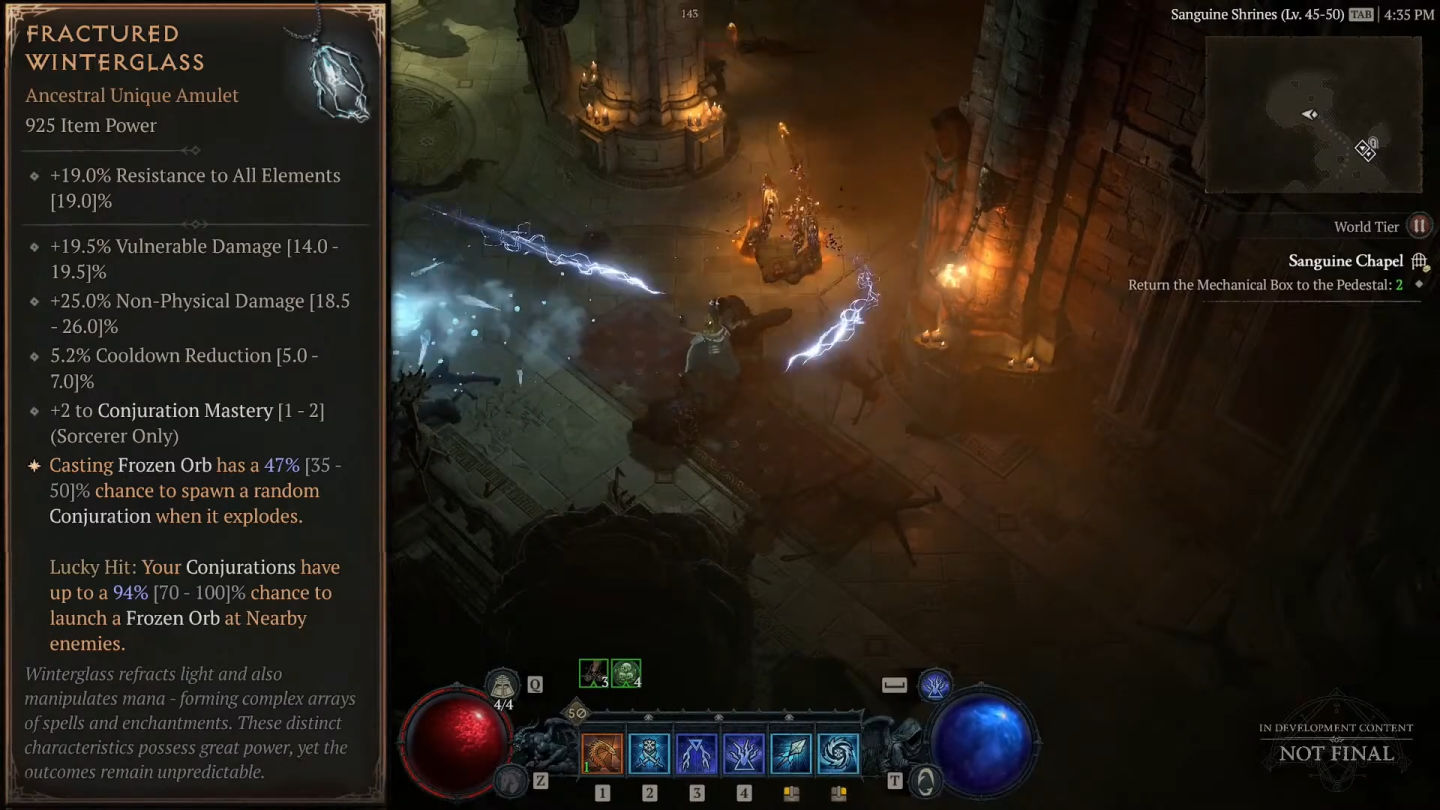Click the buff icon showing 3 stacks
The width and height of the screenshot is (1440, 810).
[x=594, y=674]
